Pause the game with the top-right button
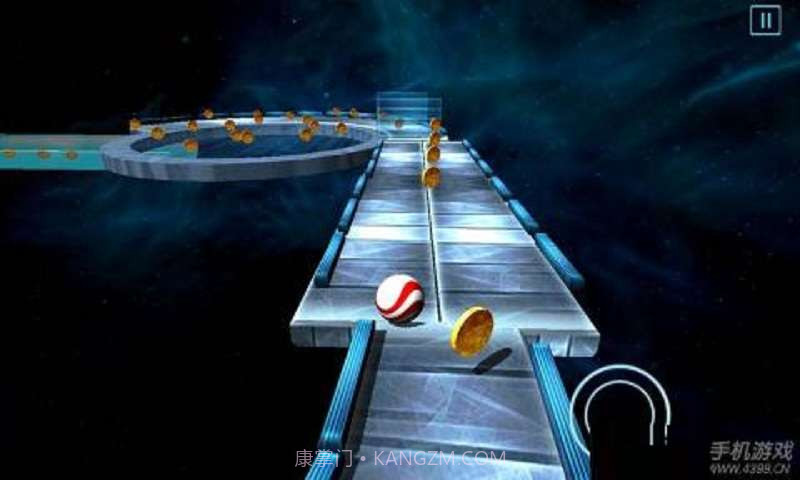The height and width of the screenshot is (480, 800). [765, 21]
